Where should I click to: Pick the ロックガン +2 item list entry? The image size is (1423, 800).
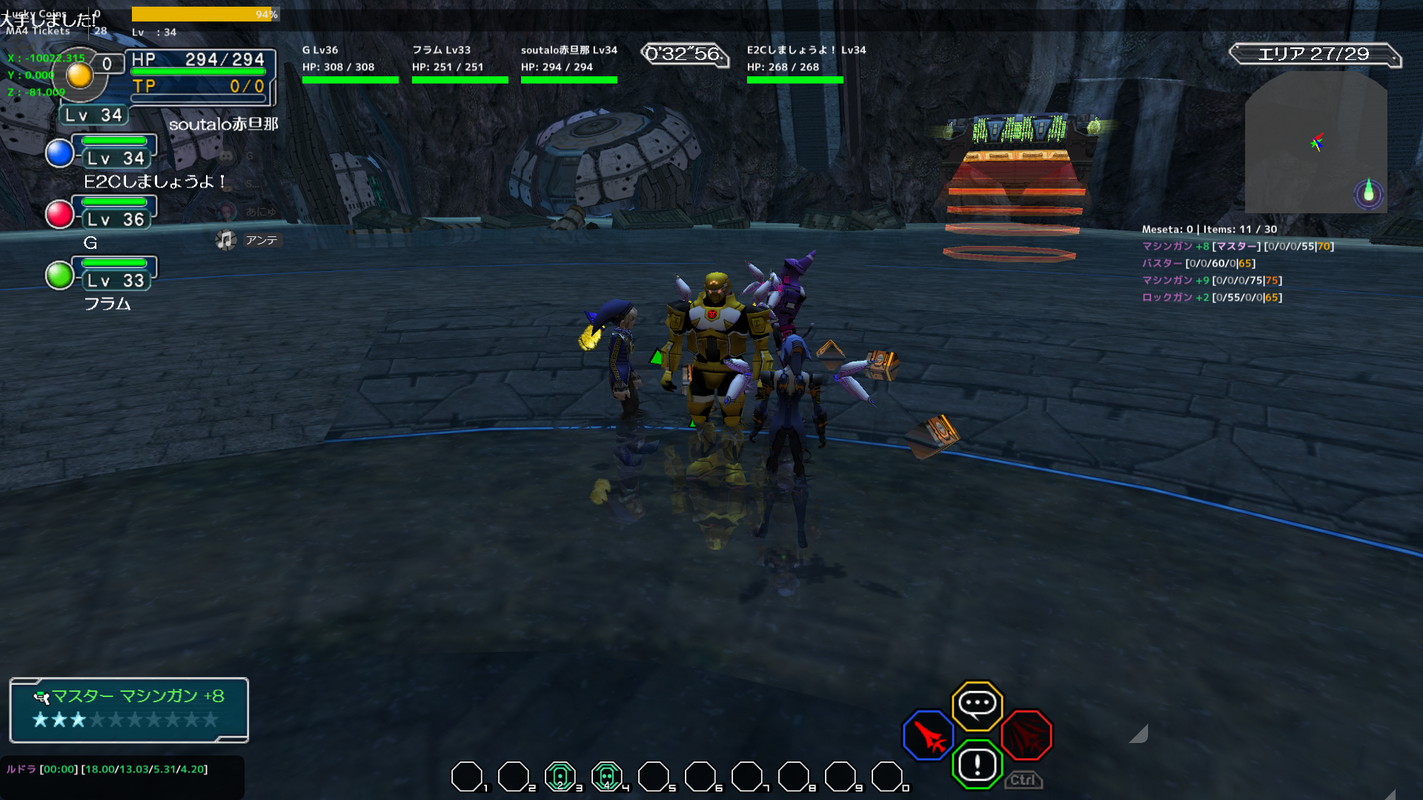tap(1212, 297)
